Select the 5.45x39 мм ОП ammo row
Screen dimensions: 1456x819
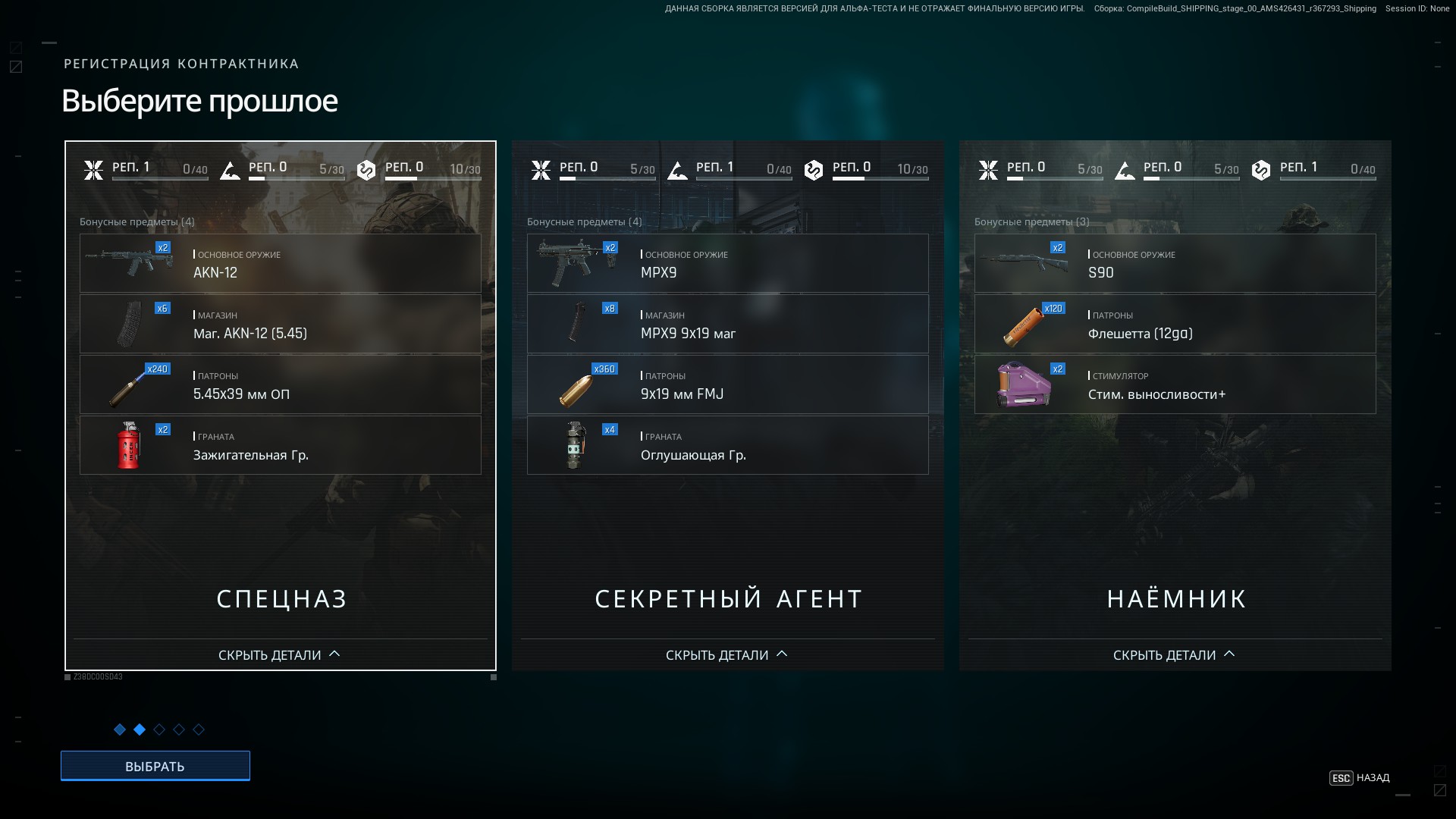281,384
